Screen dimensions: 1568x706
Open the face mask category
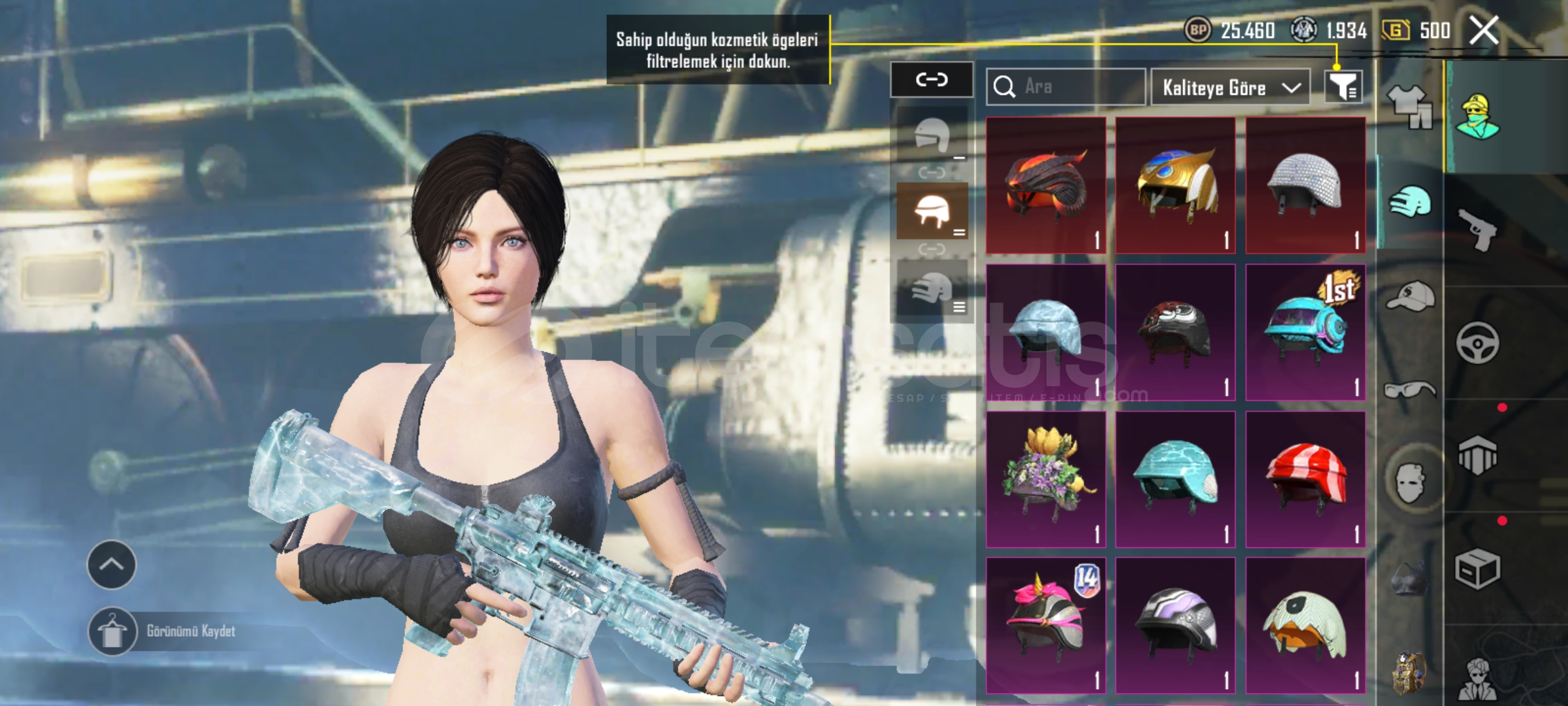coord(1410,482)
